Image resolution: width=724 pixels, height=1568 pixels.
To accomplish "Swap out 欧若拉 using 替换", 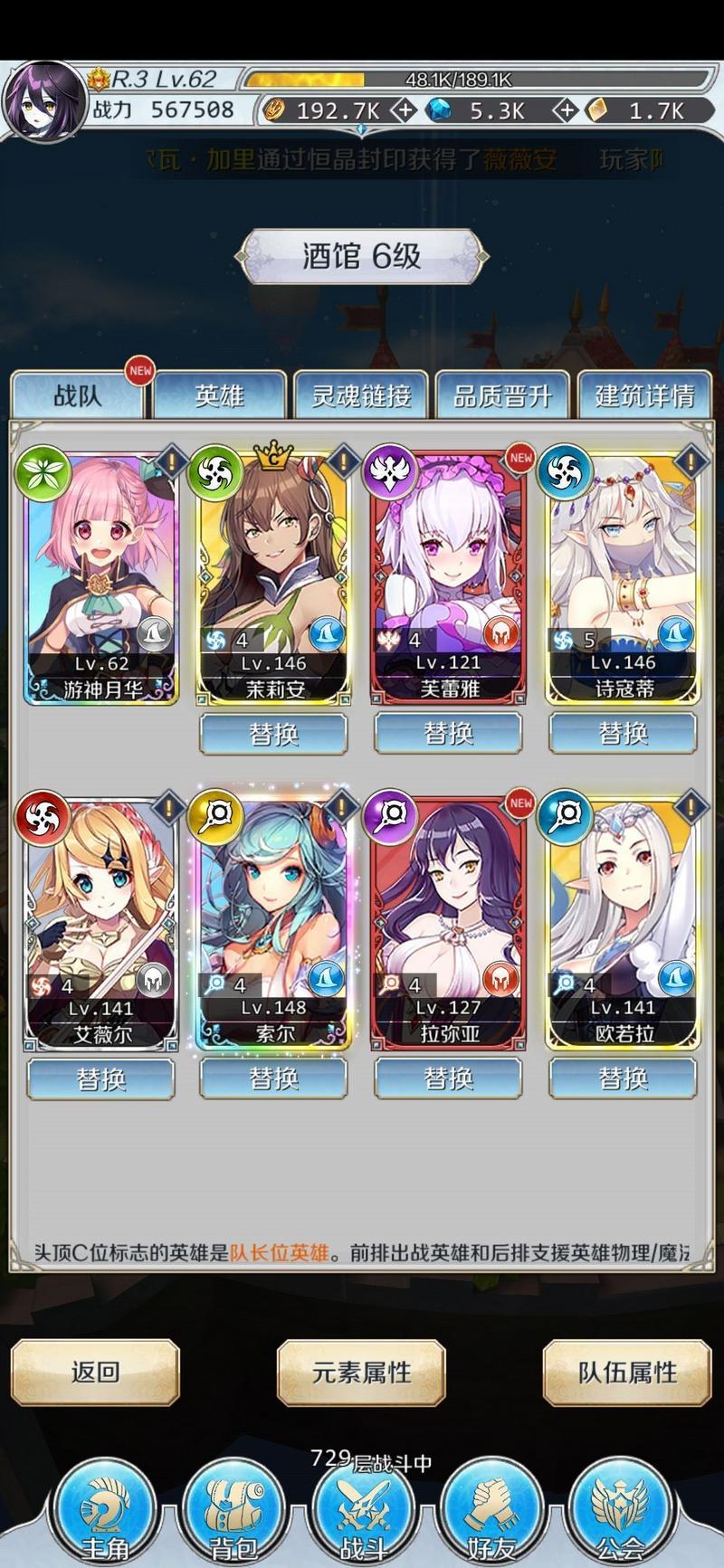I will pyautogui.click(x=623, y=1079).
